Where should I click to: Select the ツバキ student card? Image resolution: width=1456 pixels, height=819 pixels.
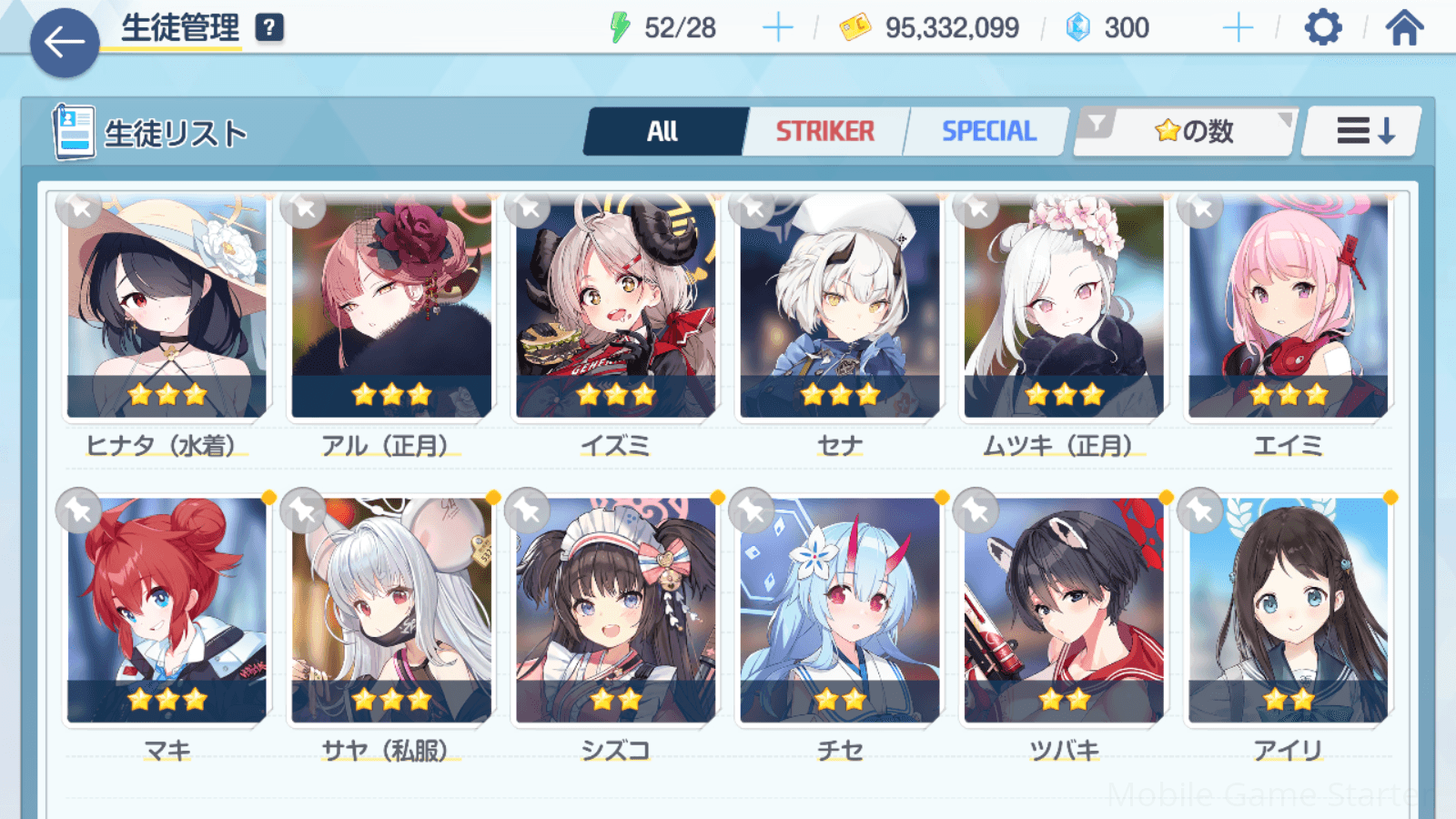click(x=1064, y=610)
